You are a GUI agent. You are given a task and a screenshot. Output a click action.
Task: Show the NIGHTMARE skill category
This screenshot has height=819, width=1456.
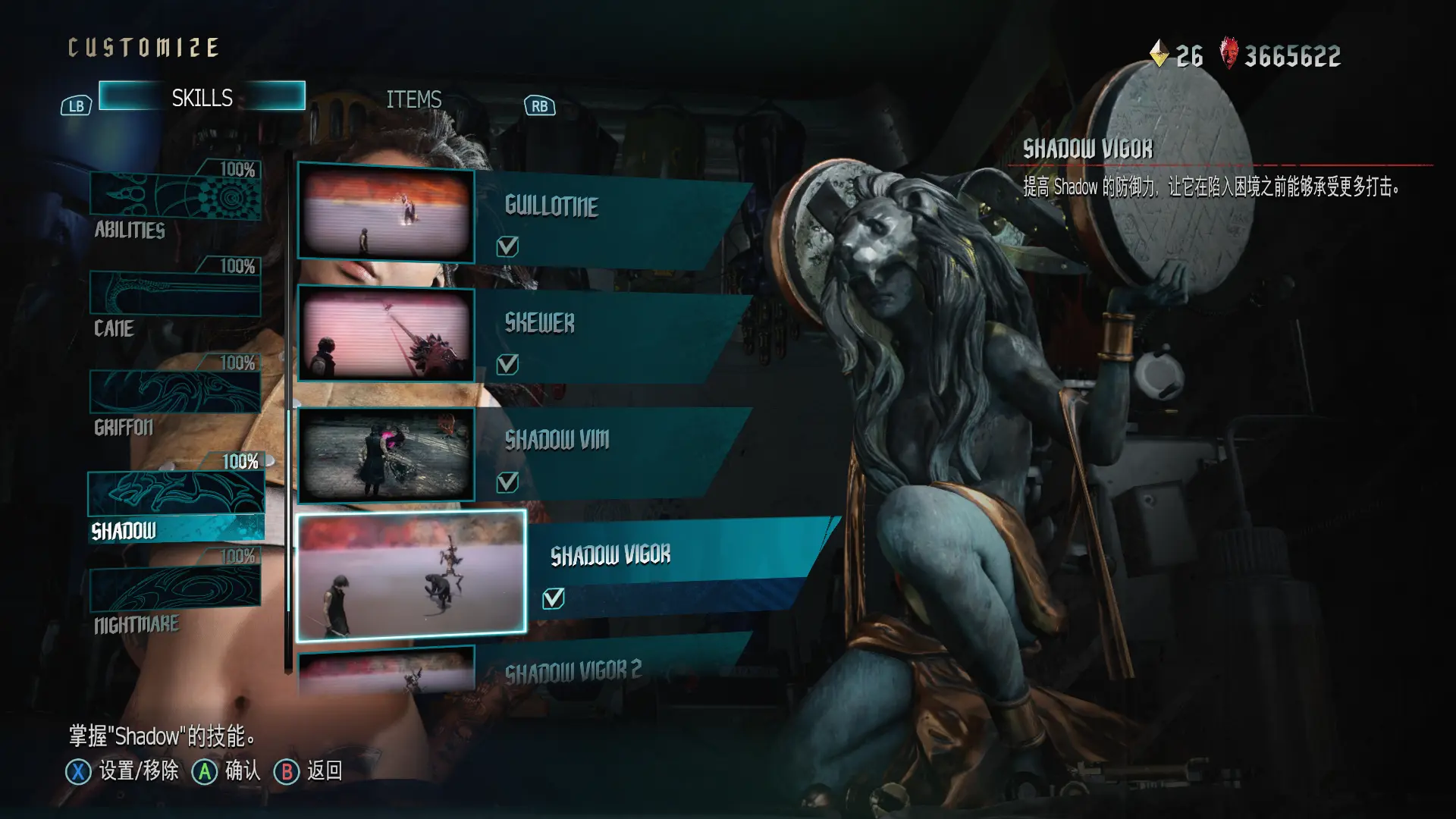175,591
